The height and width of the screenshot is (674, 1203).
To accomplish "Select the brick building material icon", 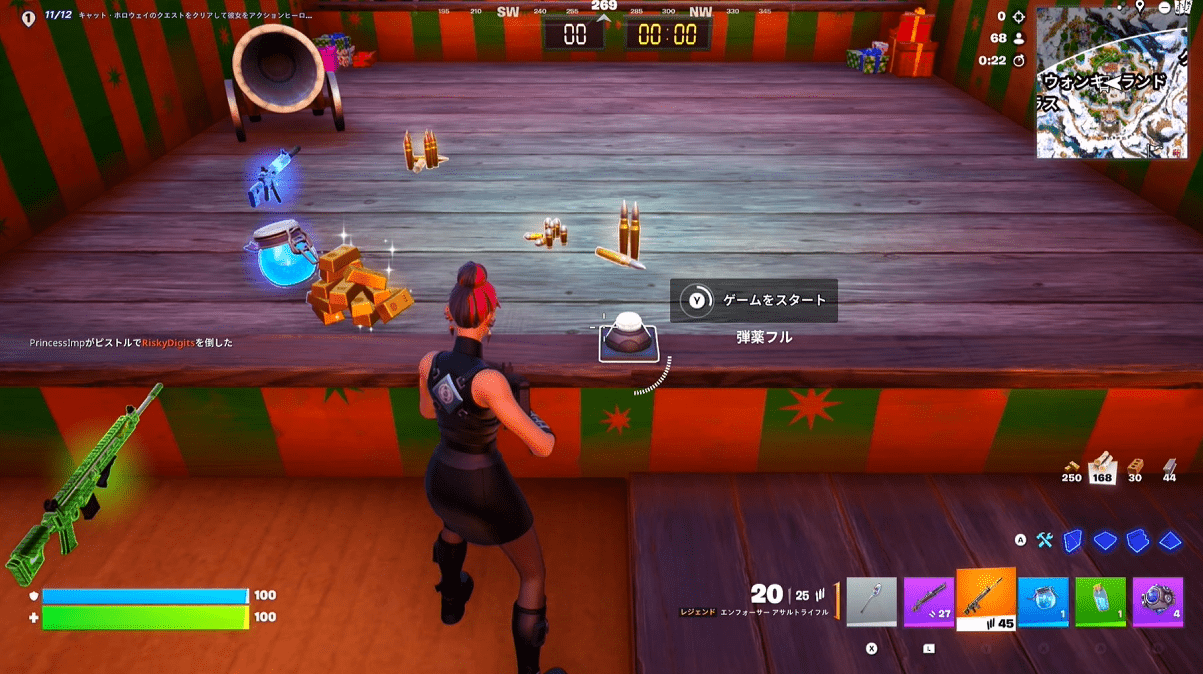I will pyautogui.click(x=1135, y=465).
